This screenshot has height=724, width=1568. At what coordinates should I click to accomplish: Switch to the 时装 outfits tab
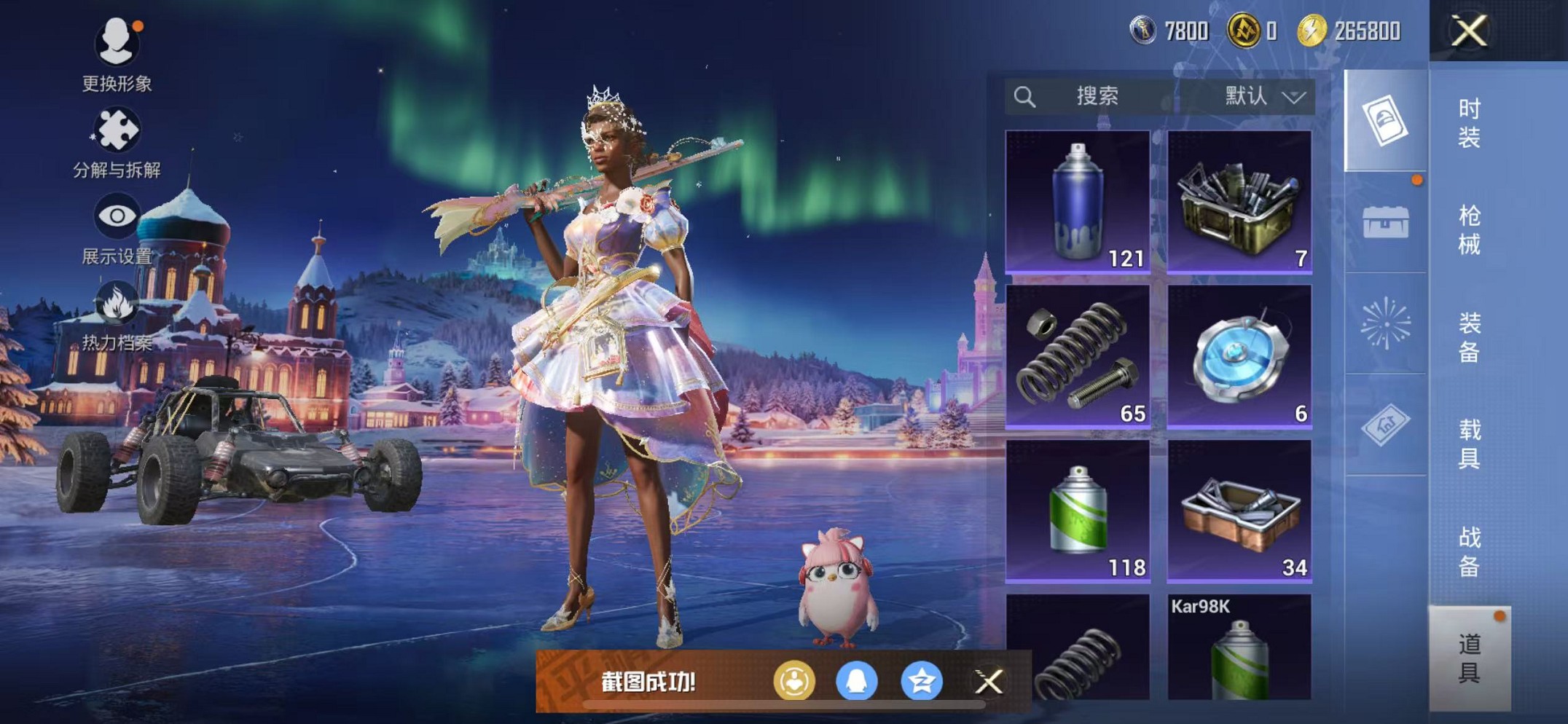coord(1469,122)
